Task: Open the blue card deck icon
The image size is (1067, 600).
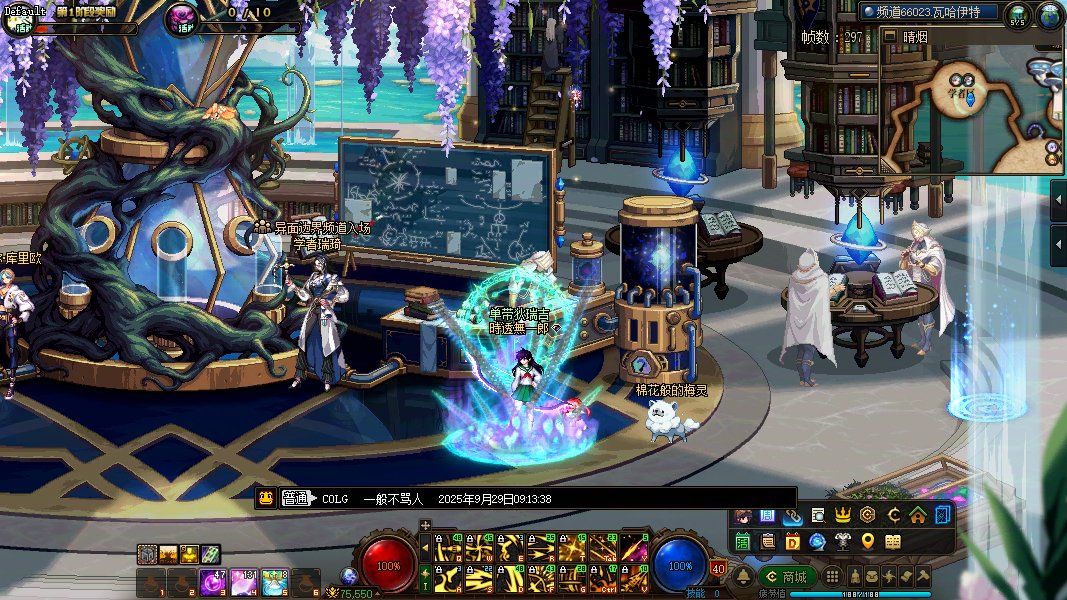Action: [942, 516]
